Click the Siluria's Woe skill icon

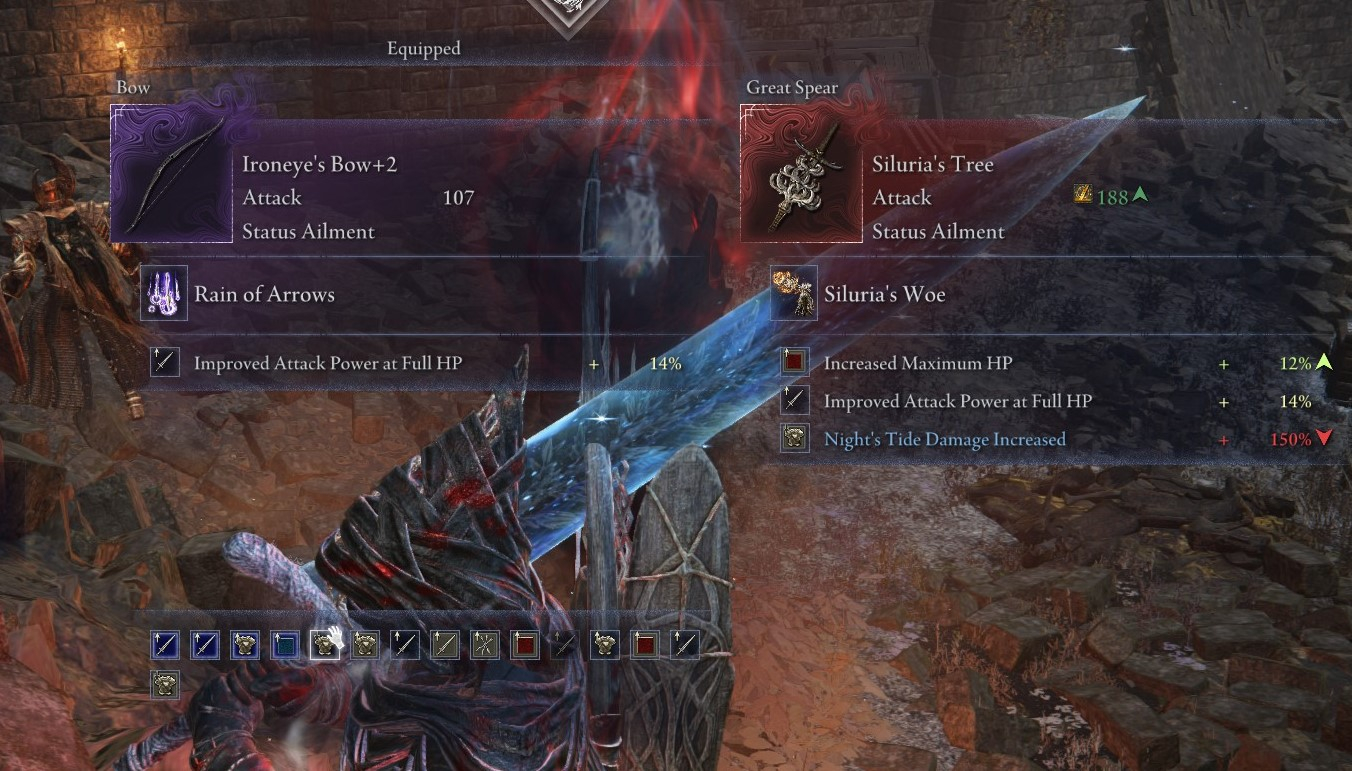(794, 295)
